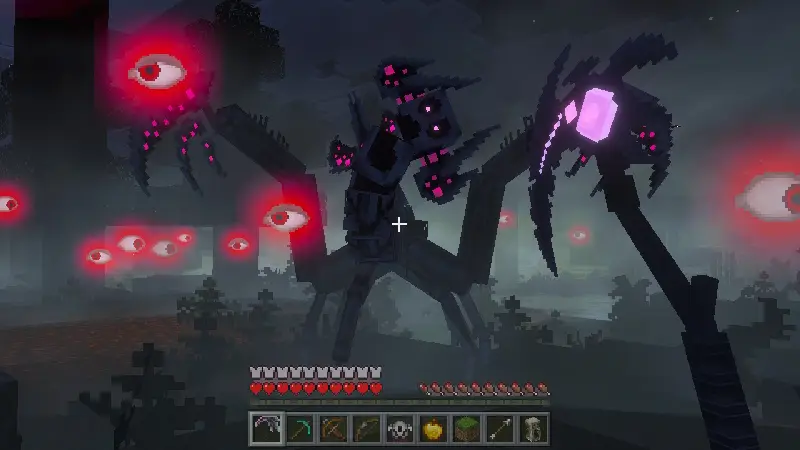
Task: Select the golden apple slot
Action: [x=433, y=427]
